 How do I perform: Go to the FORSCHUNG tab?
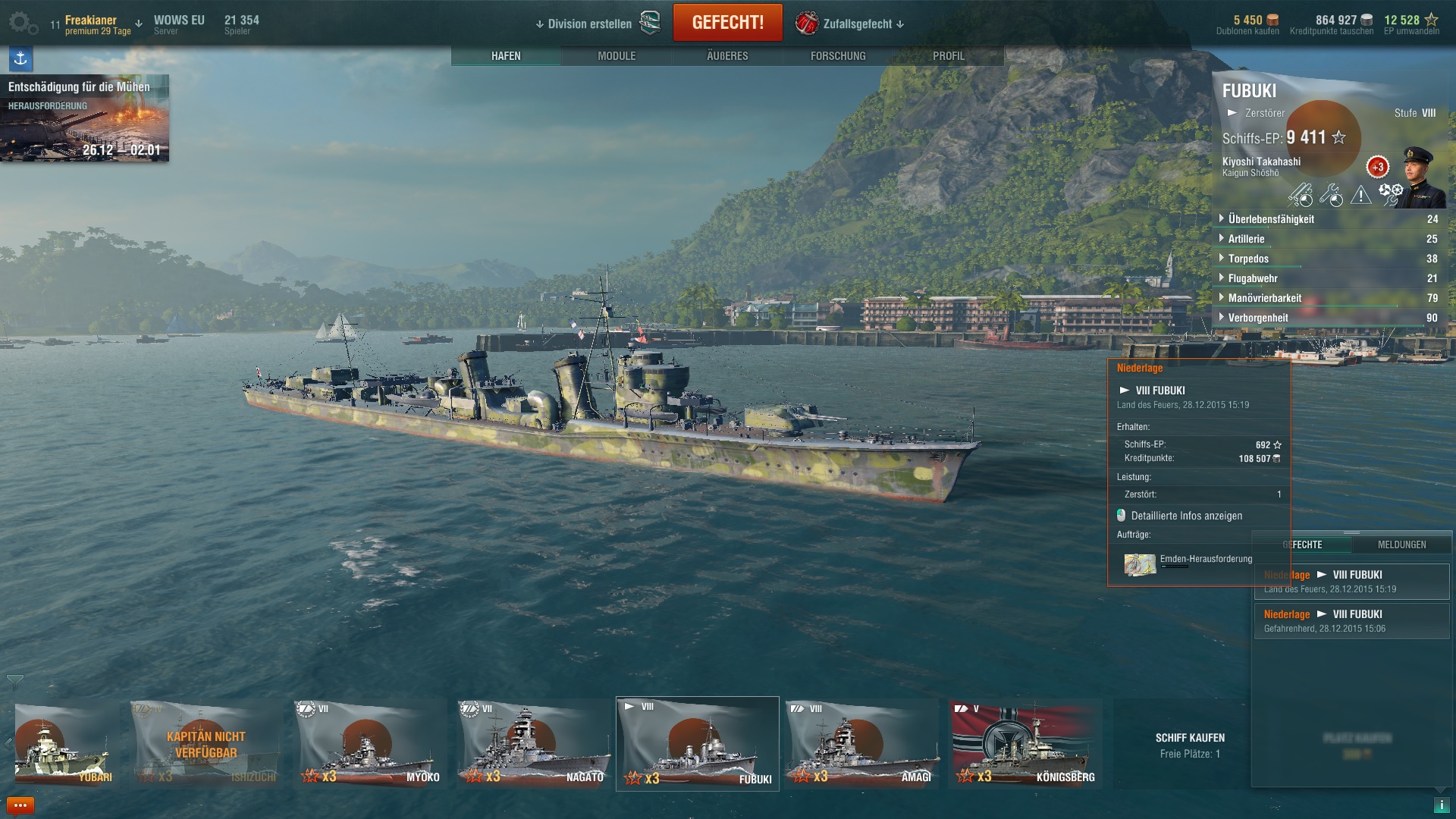pos(838,56)
